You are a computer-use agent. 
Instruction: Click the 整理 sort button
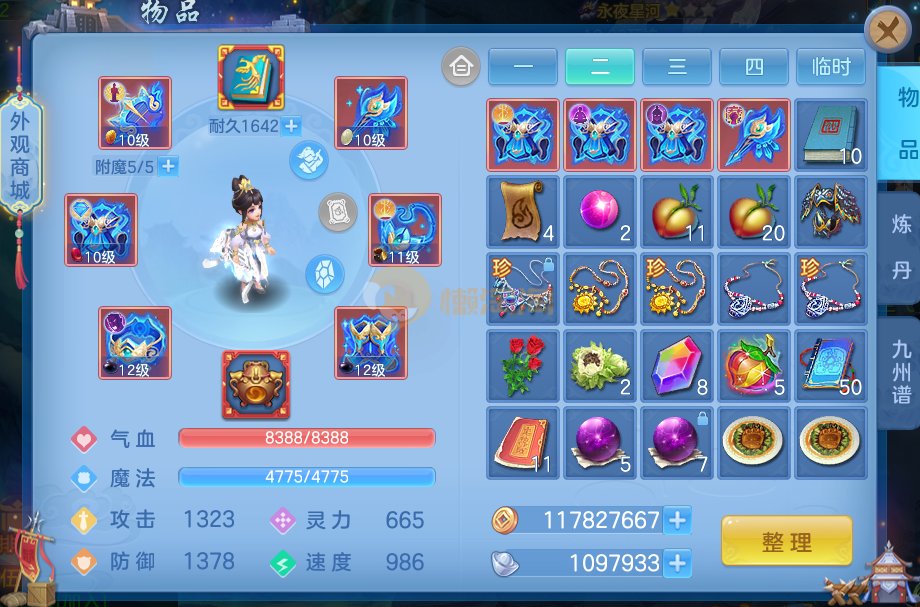[786, 542]
